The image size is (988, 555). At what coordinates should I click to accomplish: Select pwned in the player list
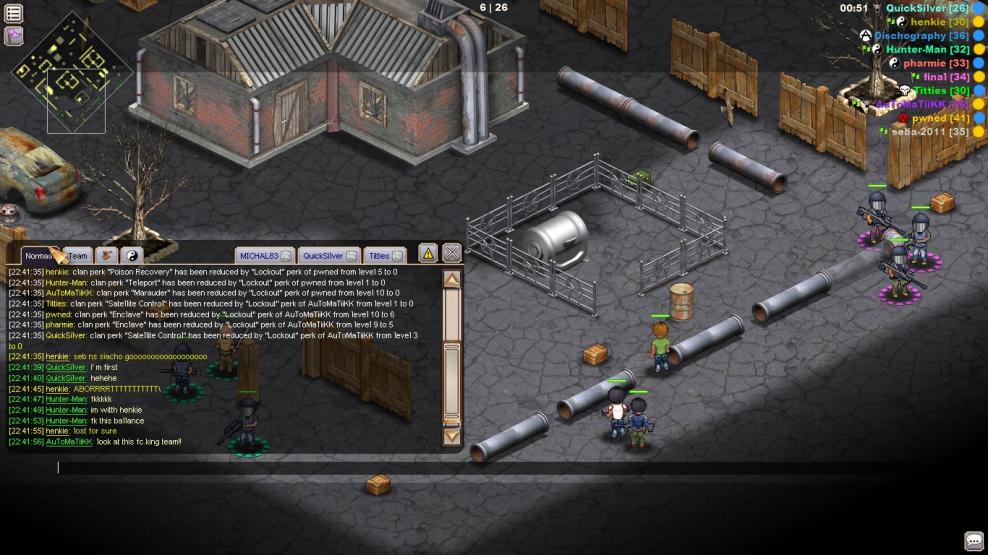(929, 118)
